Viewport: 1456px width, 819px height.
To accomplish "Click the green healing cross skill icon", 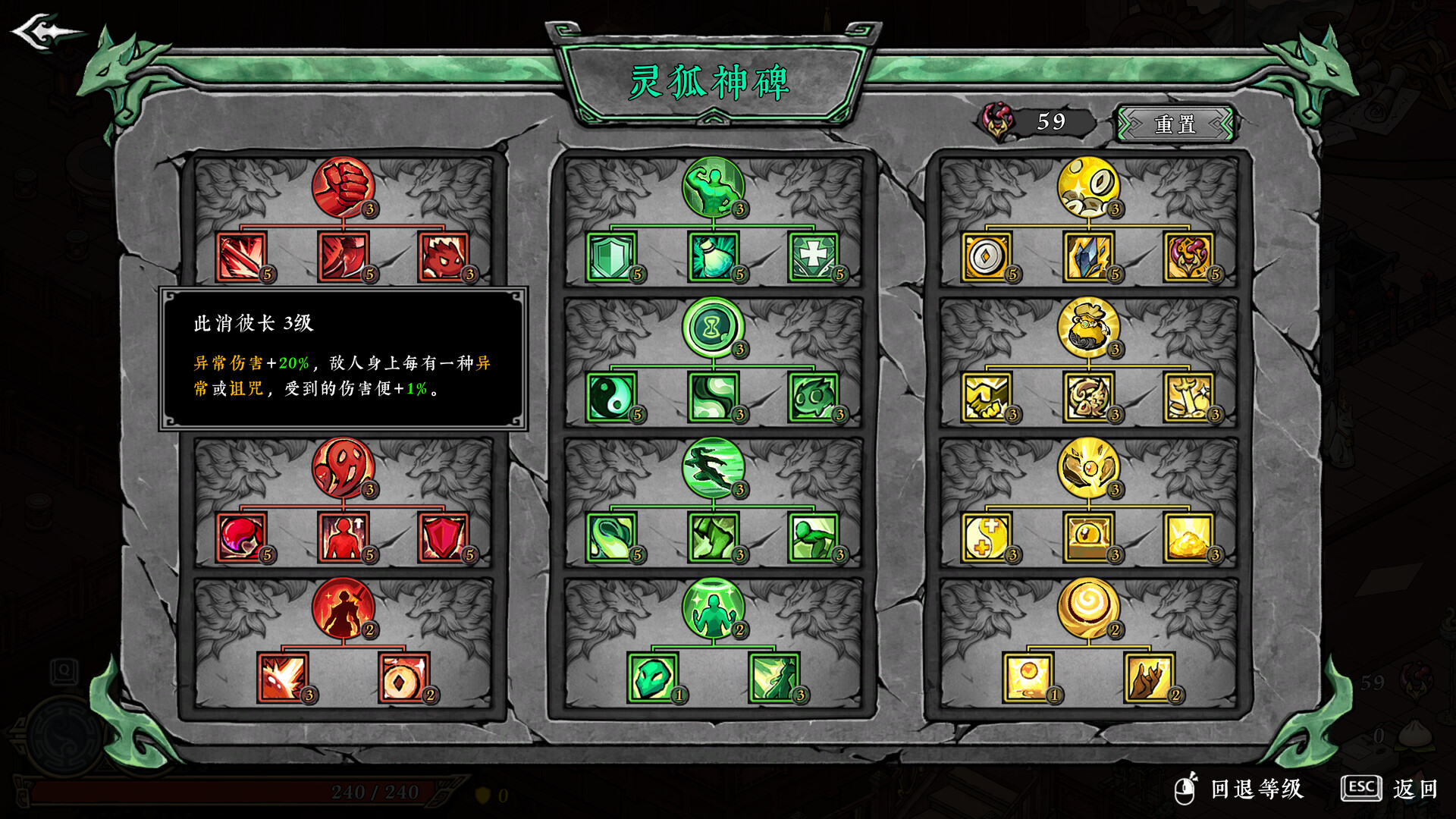I will tap(814, 256).
